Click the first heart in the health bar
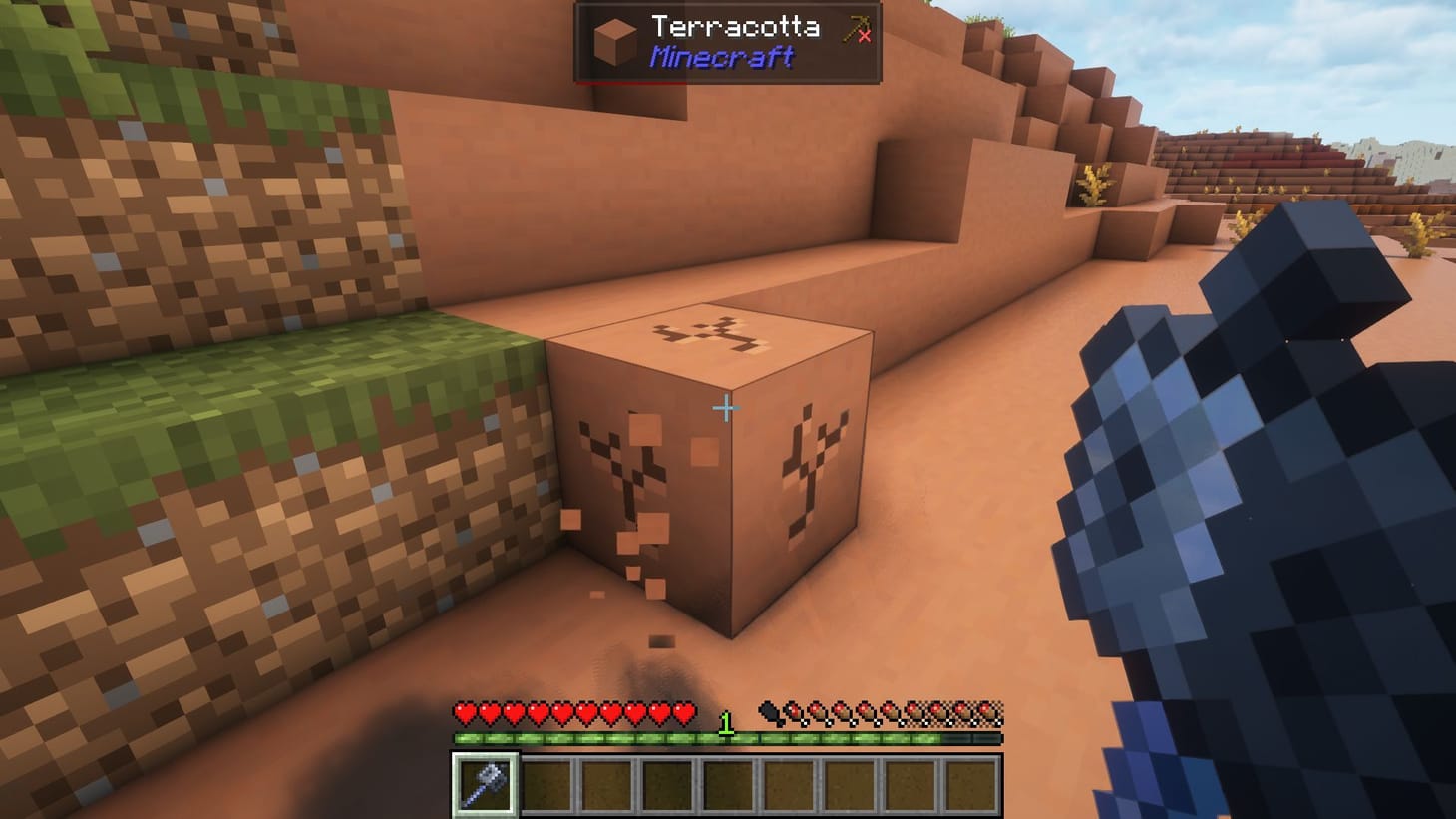 tap(465, 713)
